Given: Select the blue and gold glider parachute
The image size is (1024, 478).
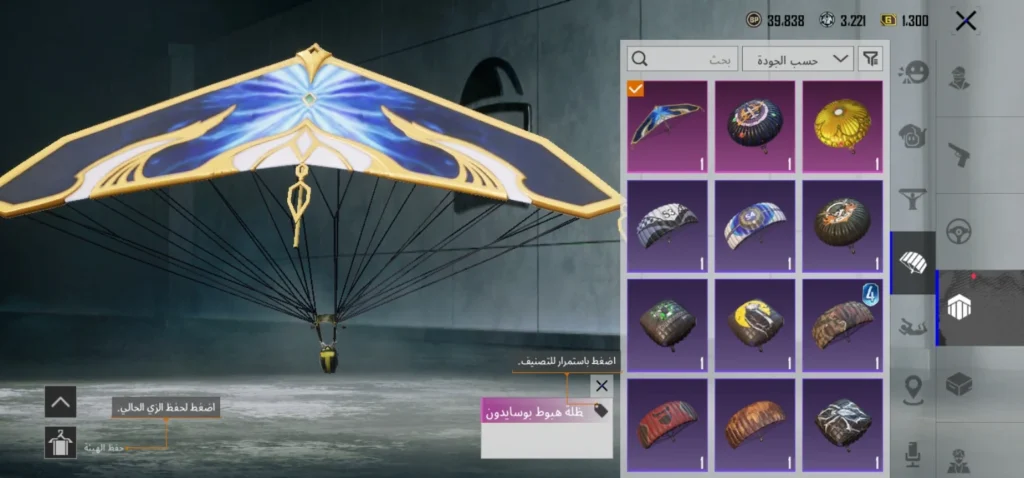Looking at the screenshot, I should click(667, 126).
